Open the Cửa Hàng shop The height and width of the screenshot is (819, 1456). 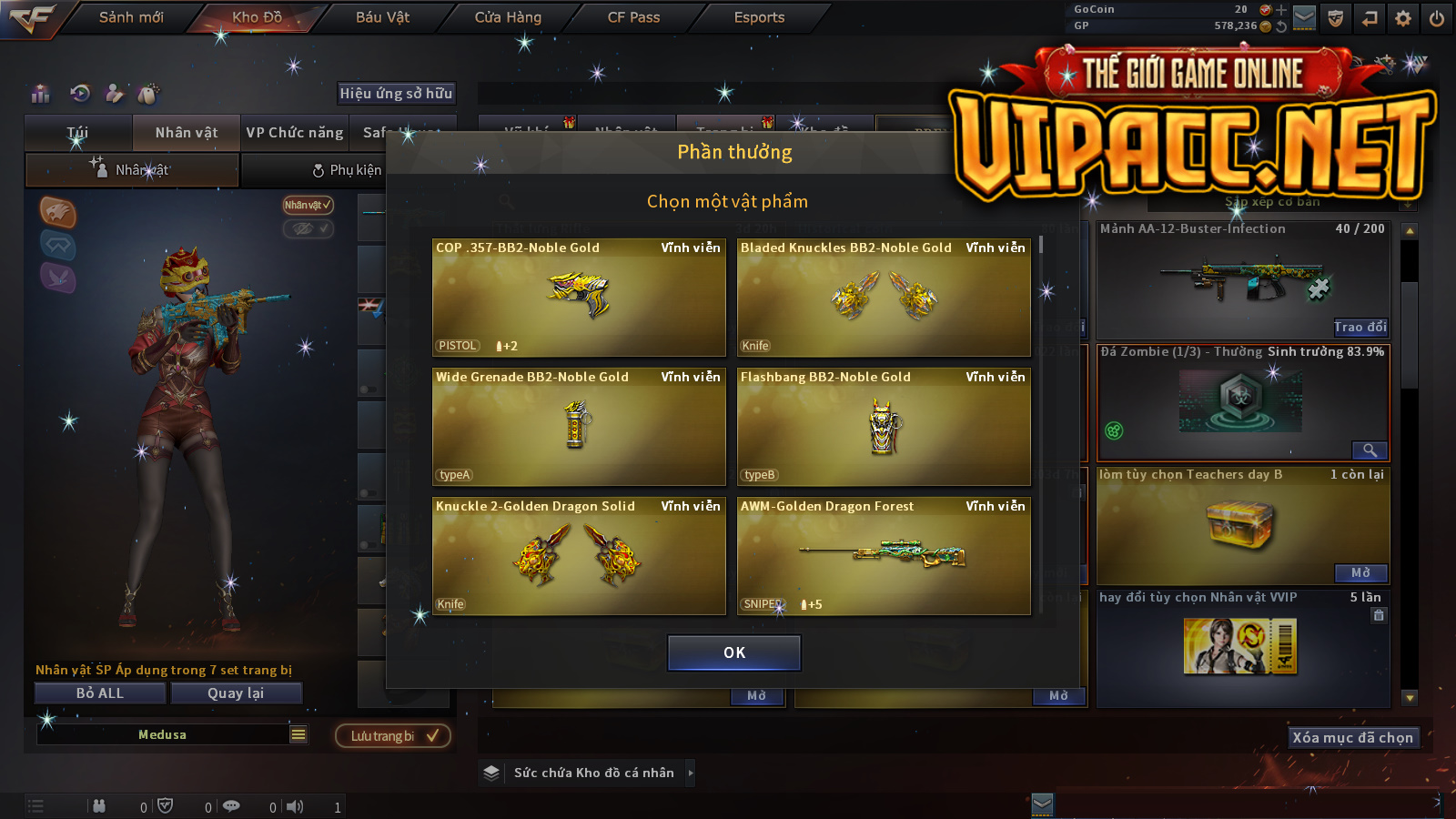(508, 17)
